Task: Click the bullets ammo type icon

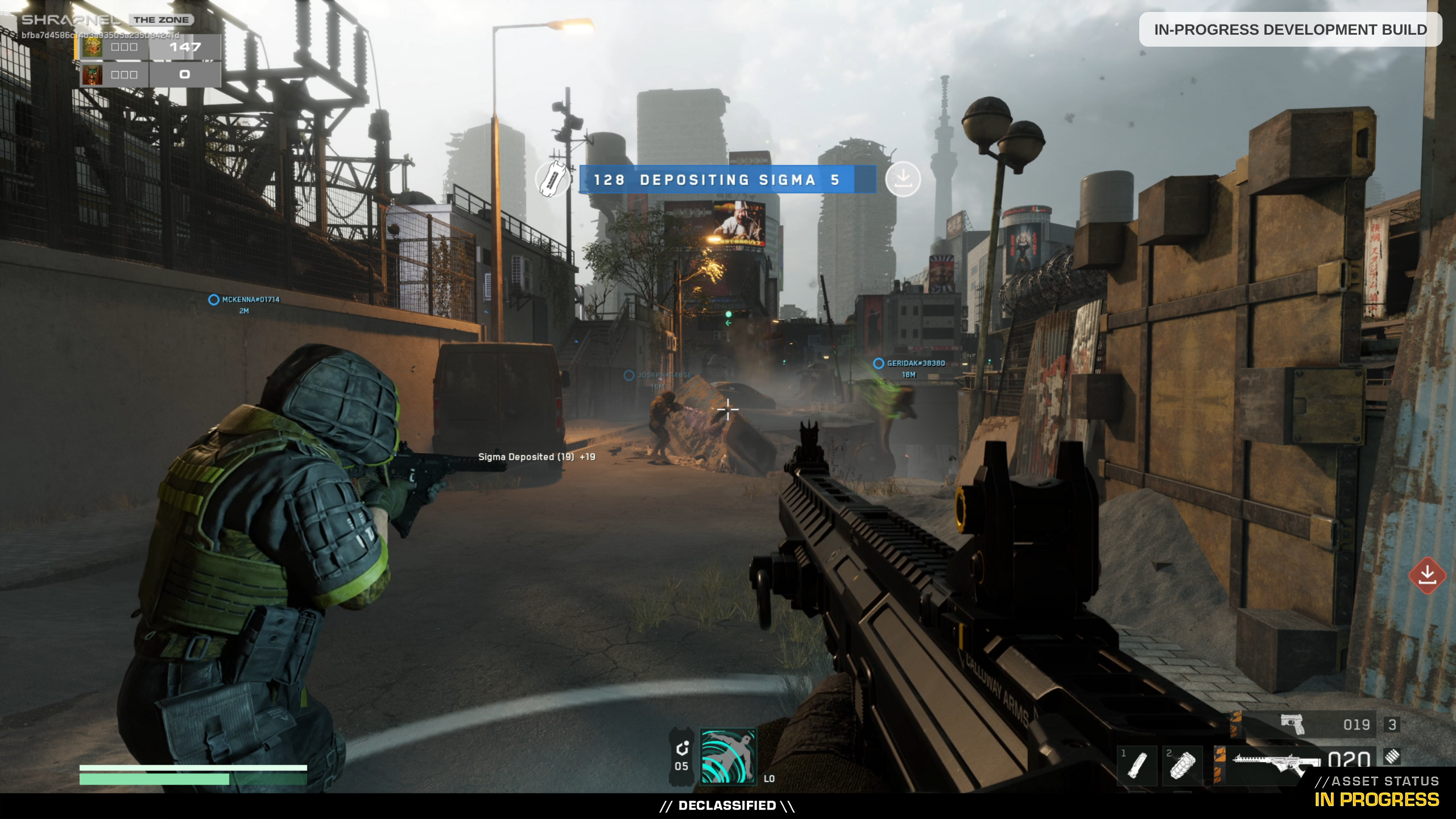Action: click(1392, 756)
